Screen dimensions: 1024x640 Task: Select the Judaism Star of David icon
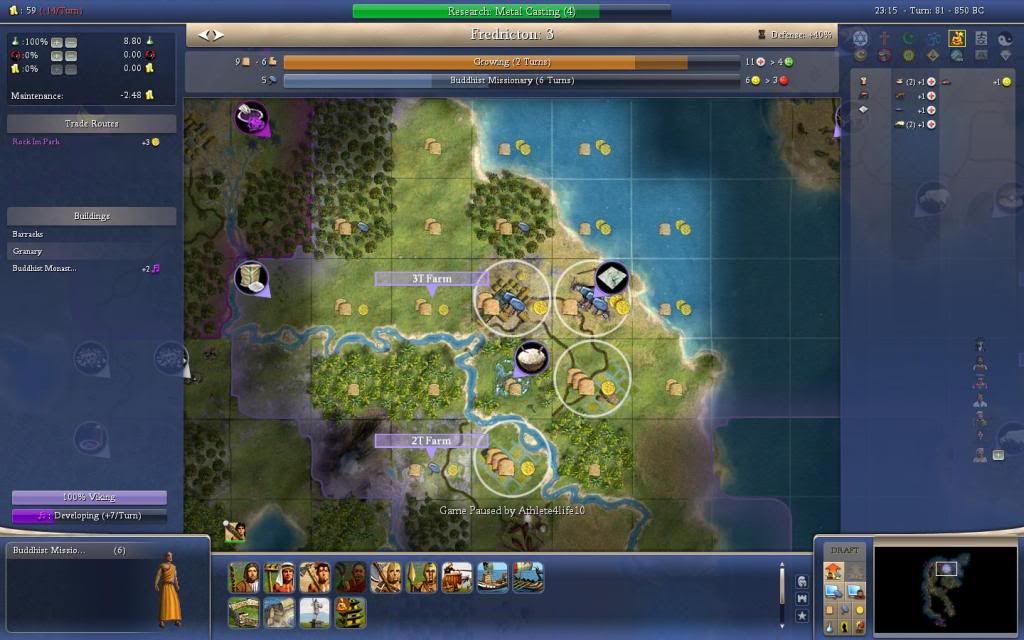859,39
